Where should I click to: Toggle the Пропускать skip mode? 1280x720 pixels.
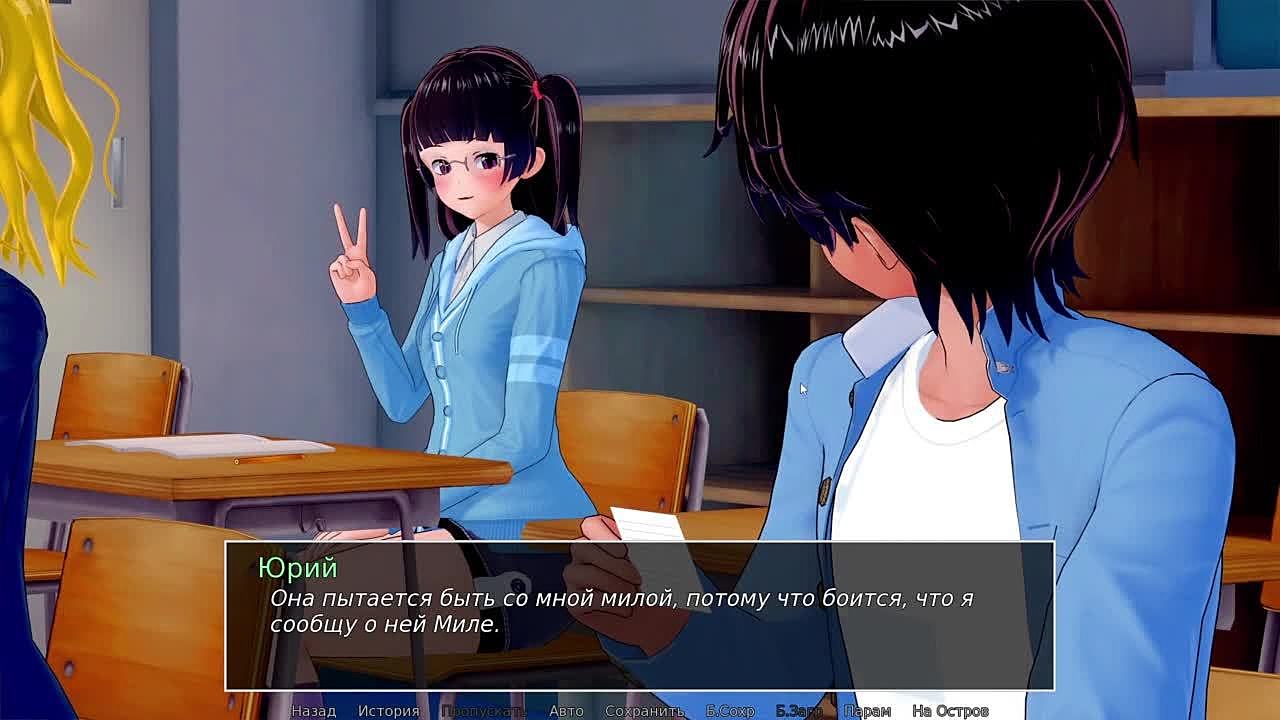[483, 711]
